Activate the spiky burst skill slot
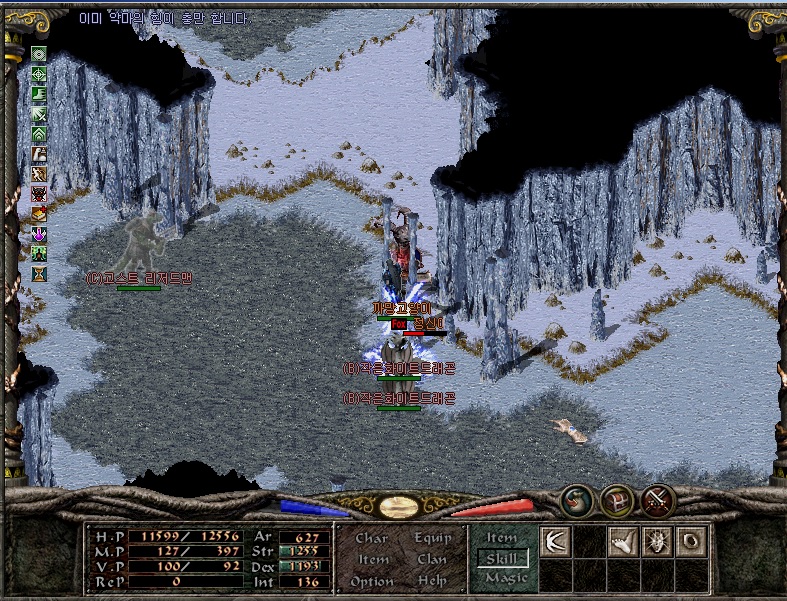This screenshot has width=787, height=601. tap(657, 541)
